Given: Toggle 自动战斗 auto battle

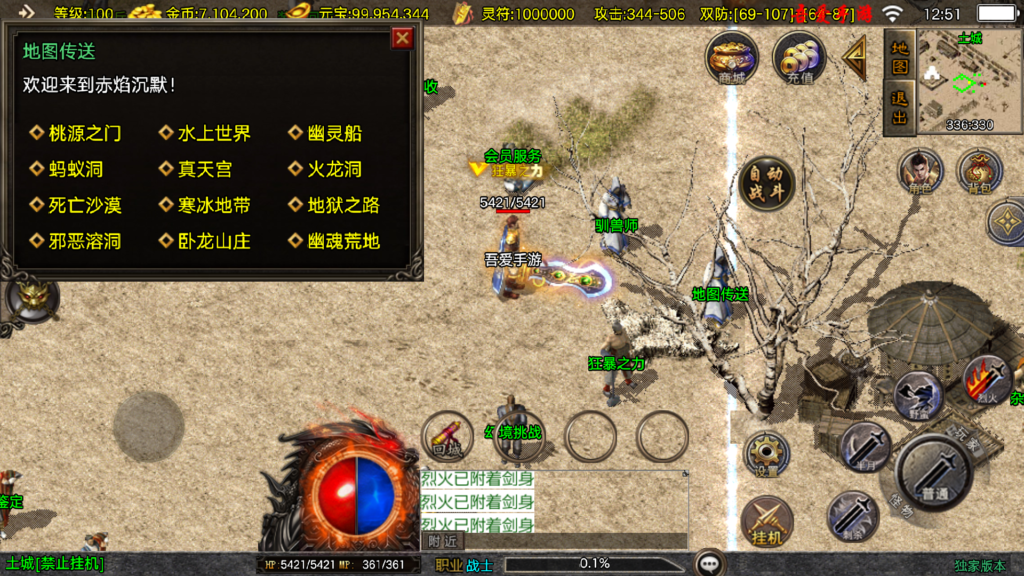Looking at the screenshot, I should 767,181.
